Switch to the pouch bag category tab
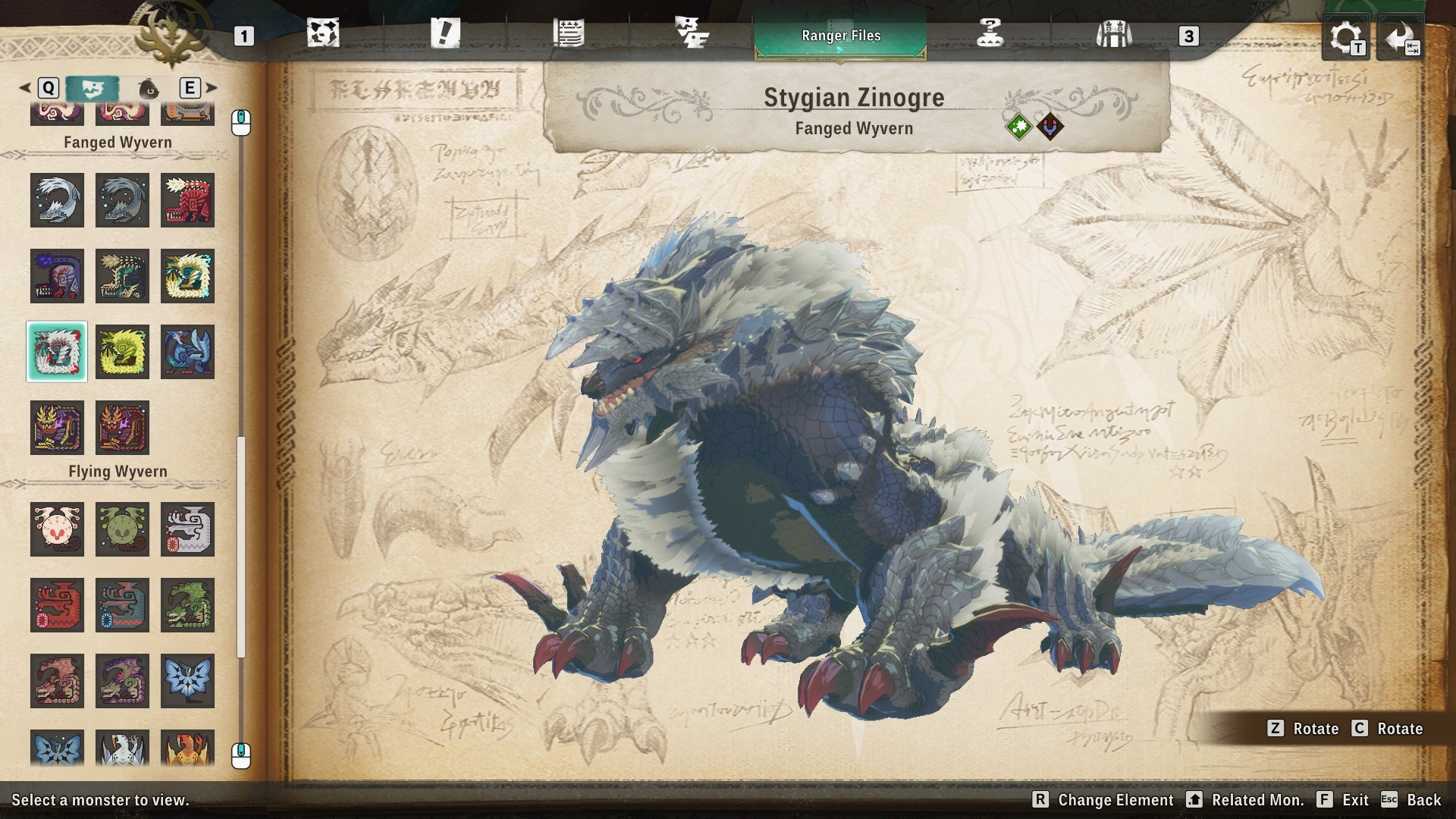Screen dimensions: 1456x819 (x=149, y=89)
